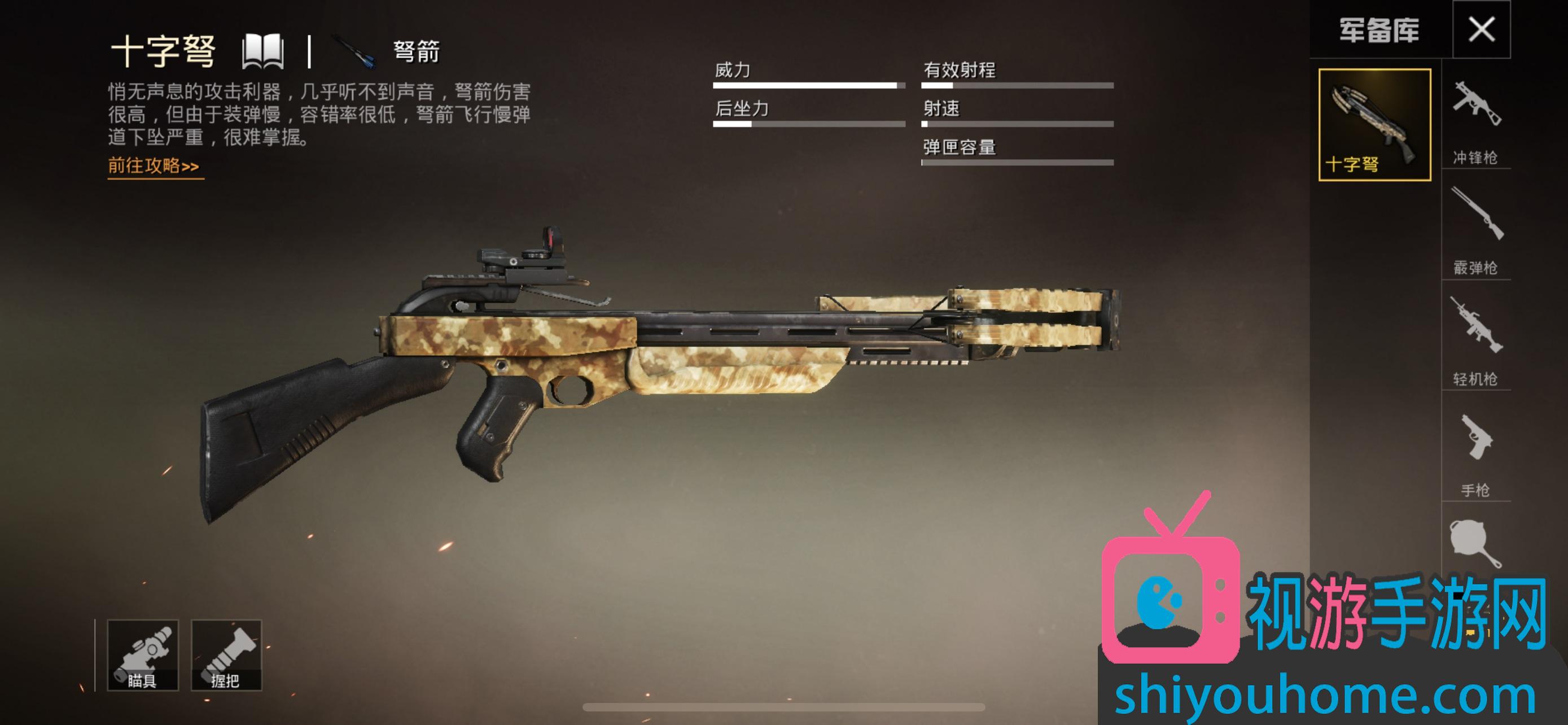The height and width of the screenshot is (725, 1568).
Task: Select the 十字弩 crossbow thumbnail
Action: (1374, 125)
